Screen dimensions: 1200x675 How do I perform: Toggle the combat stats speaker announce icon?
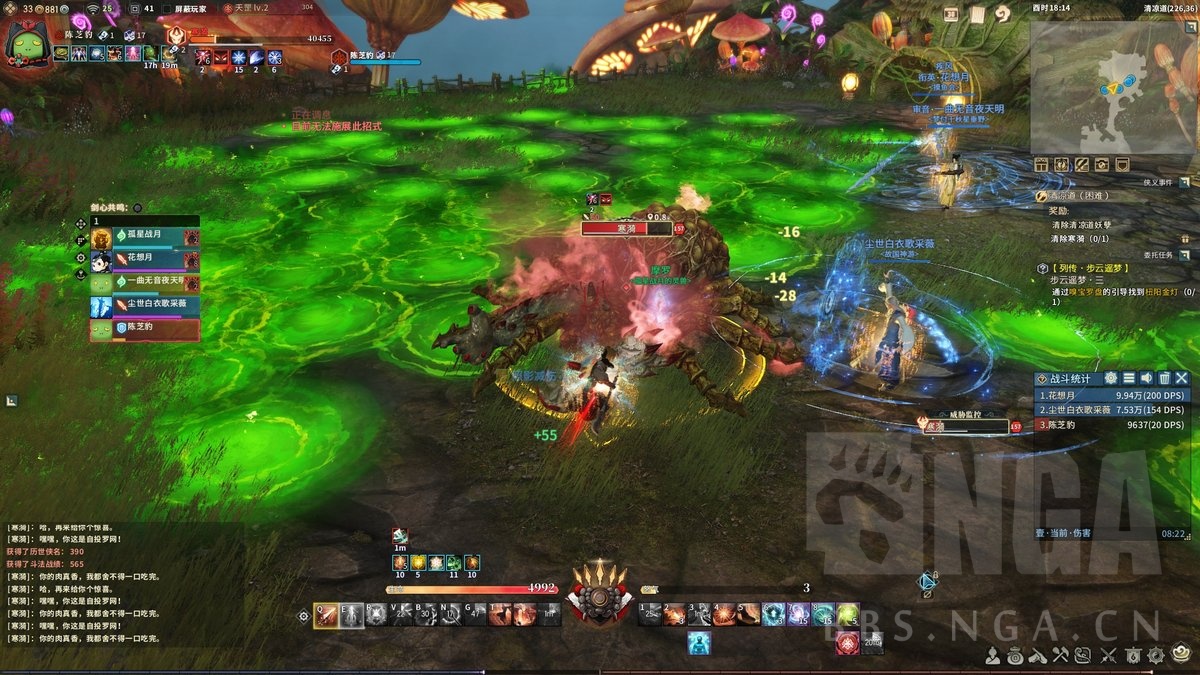coord(1146,378)
